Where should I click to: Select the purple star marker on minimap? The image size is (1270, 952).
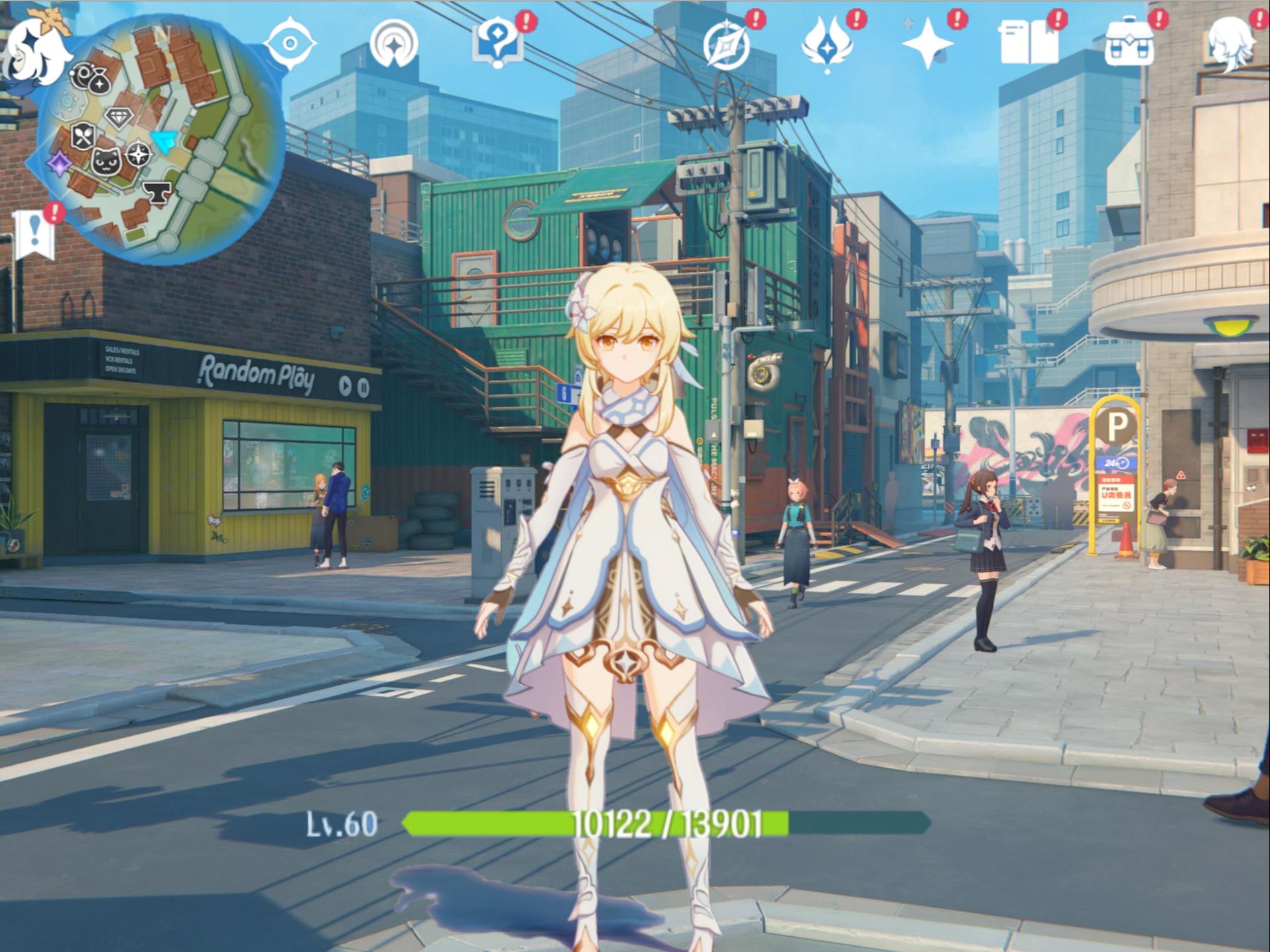[60, 162]
